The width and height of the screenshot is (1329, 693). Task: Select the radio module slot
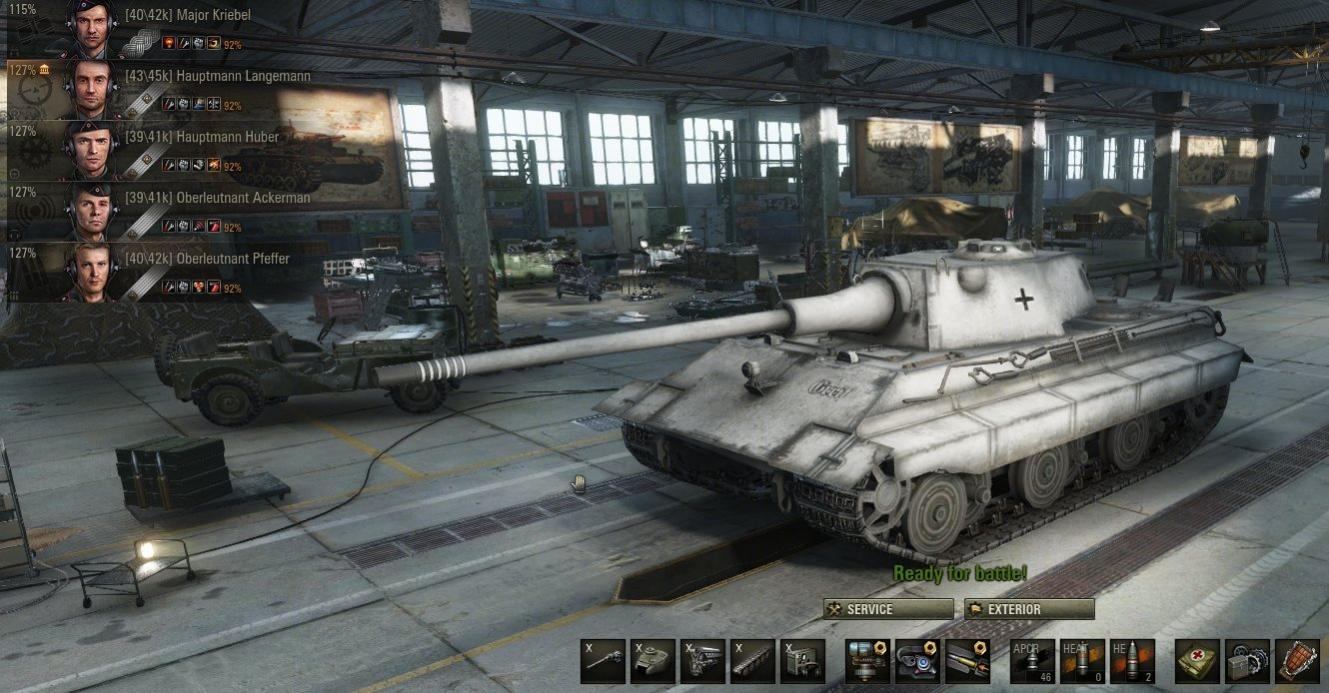click(x=803, y=661)
